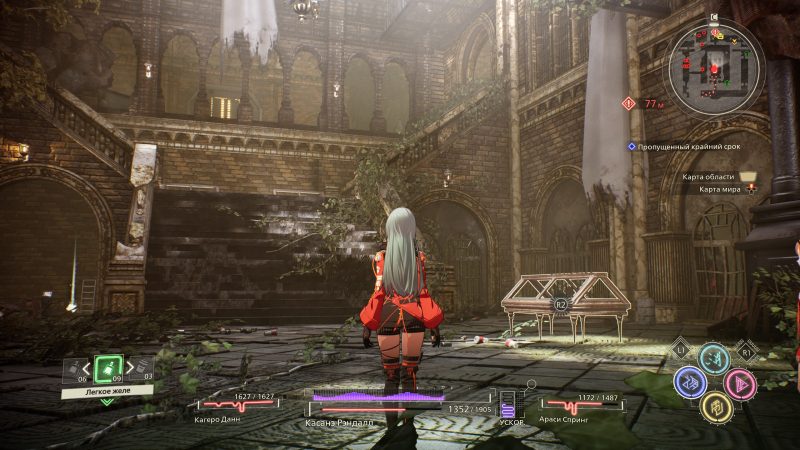Select the item slot with count 03
Screen dimensions: 800x450
(x=141, y=369)
